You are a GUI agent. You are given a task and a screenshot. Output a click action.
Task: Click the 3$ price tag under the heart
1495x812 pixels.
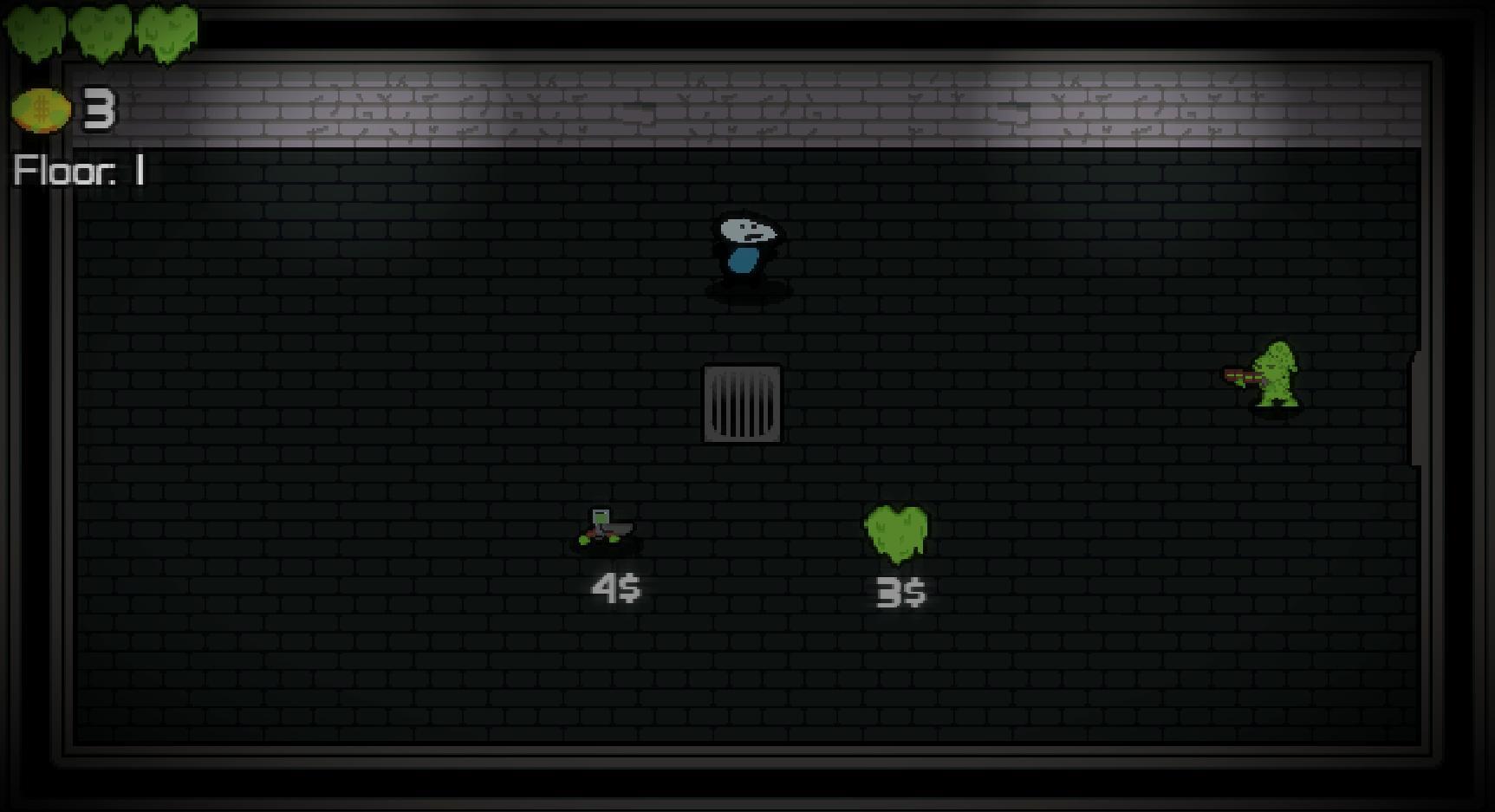click(901, 593)
